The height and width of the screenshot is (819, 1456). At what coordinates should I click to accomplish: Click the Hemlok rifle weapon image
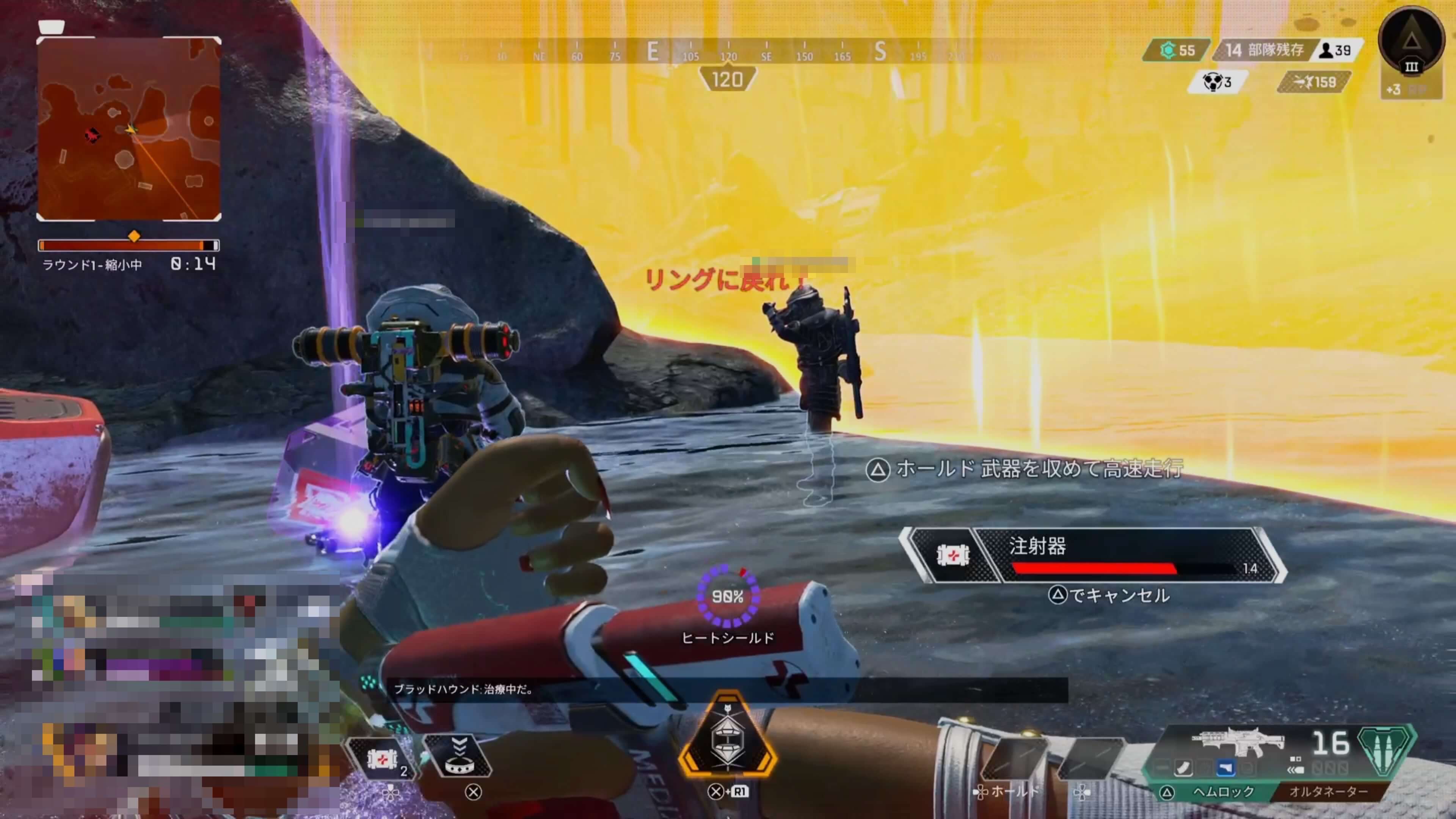(x=1238, y=742)
